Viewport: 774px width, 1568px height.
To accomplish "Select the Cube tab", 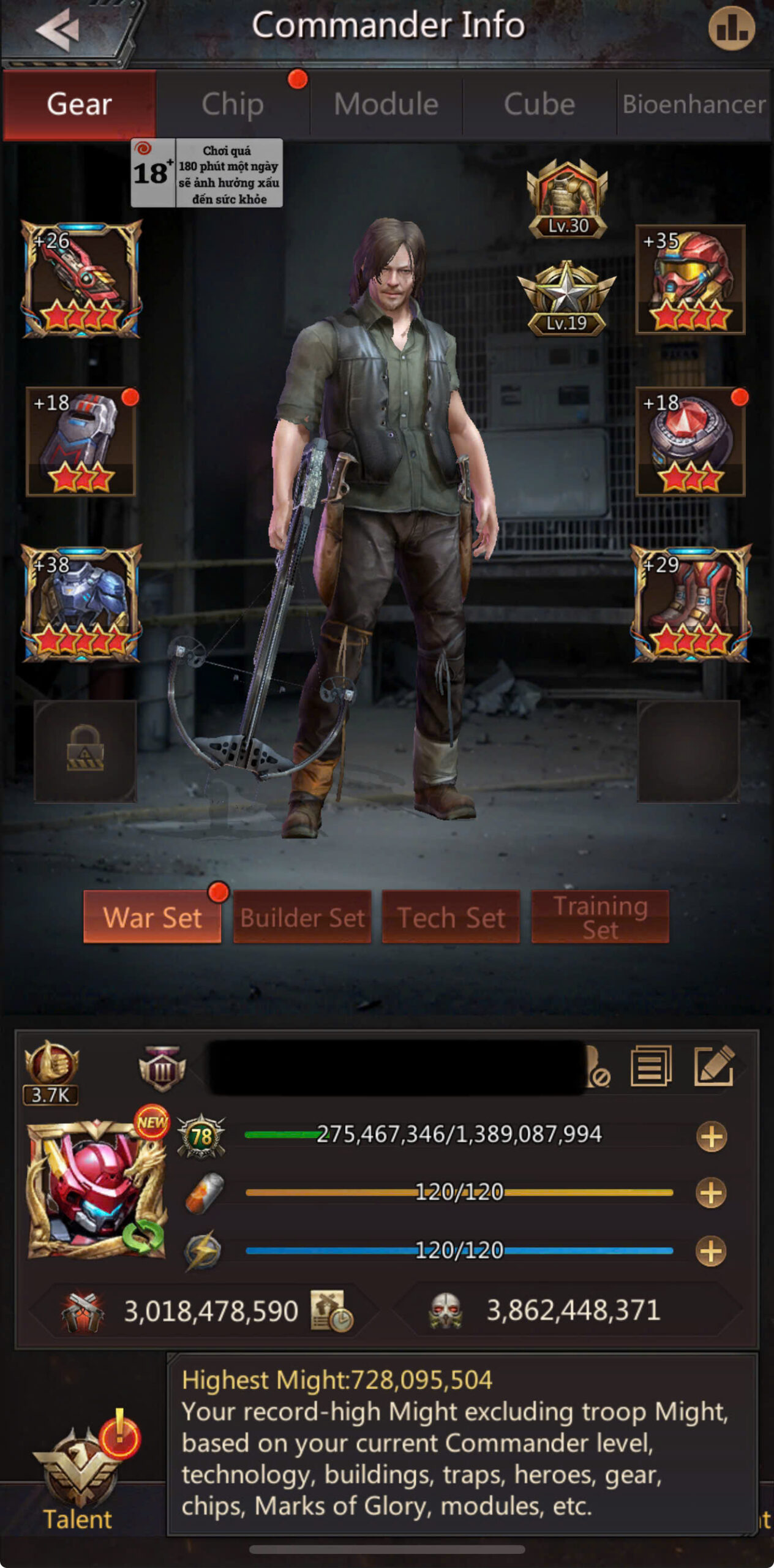I will 539,104.
